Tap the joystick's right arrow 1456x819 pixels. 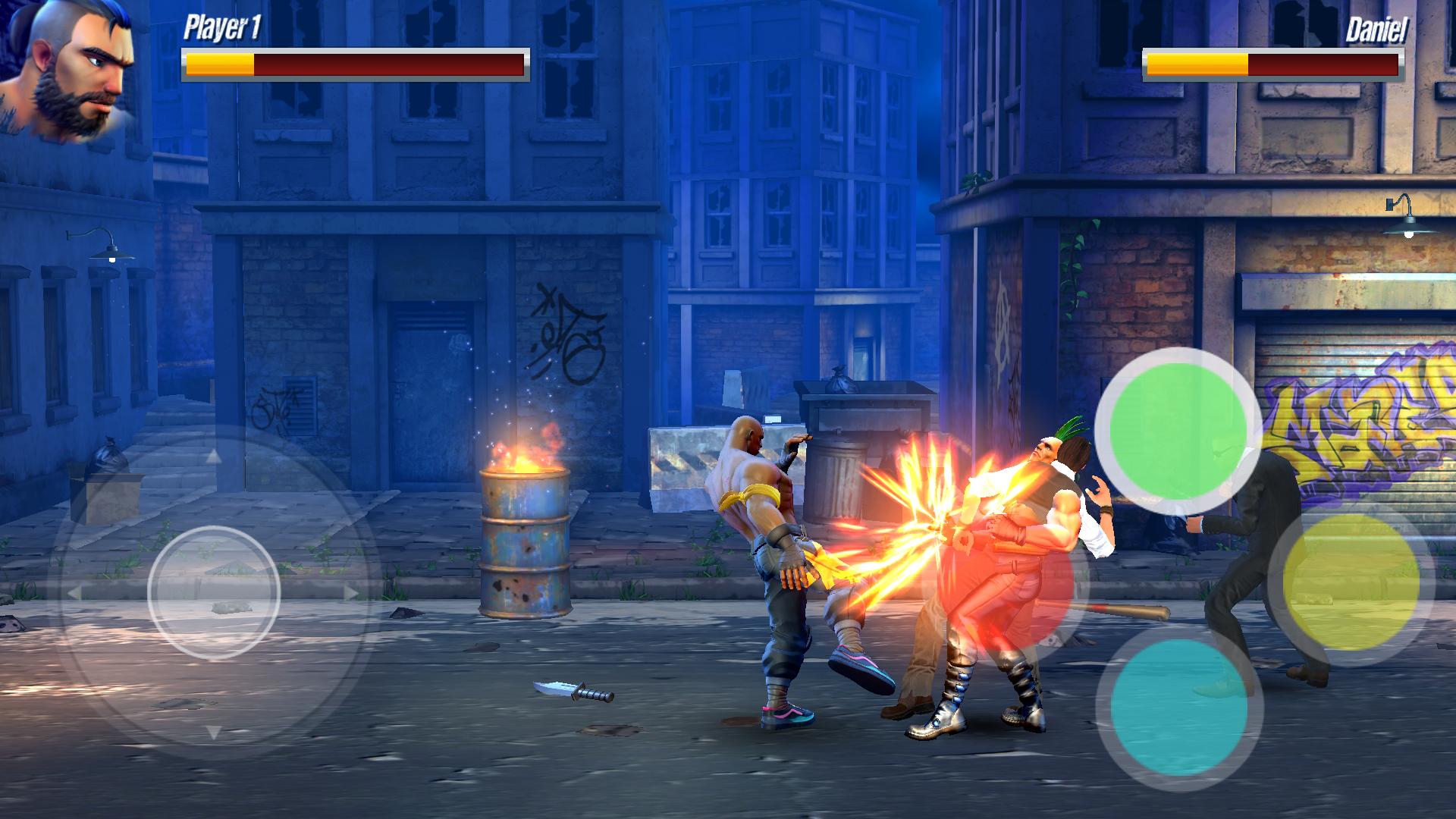click(x=350, y=593)
